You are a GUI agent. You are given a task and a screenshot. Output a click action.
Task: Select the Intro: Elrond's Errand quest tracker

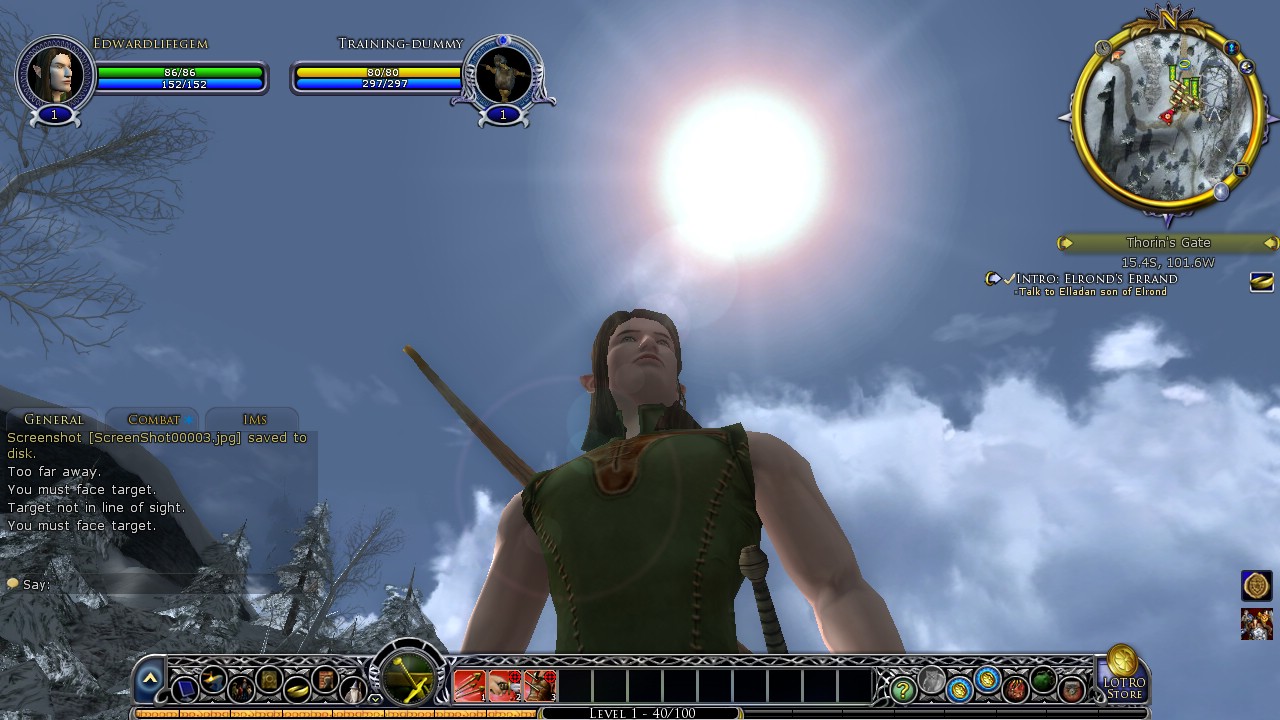pos(1096,279)
